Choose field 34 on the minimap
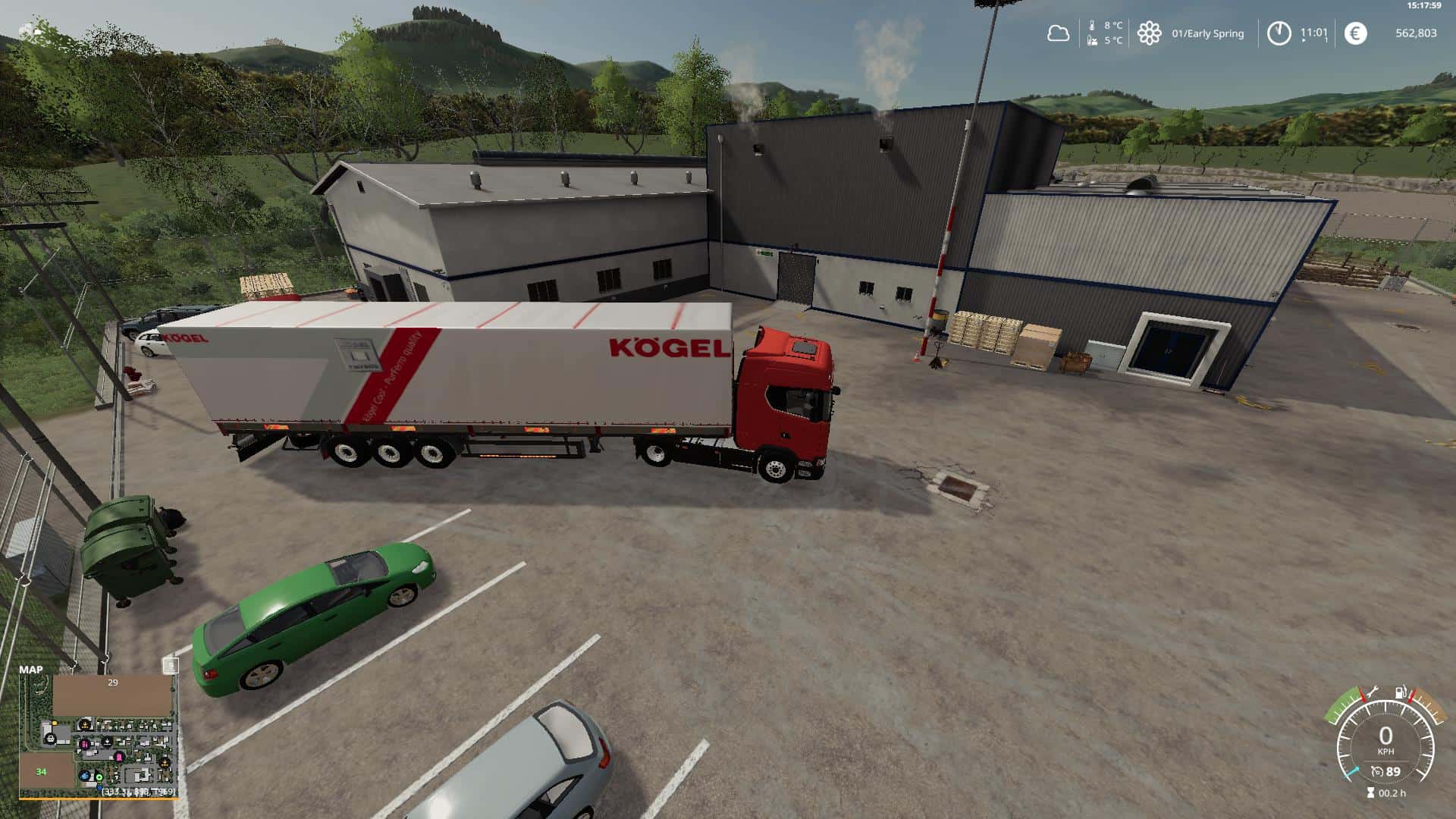 (42, 771)
